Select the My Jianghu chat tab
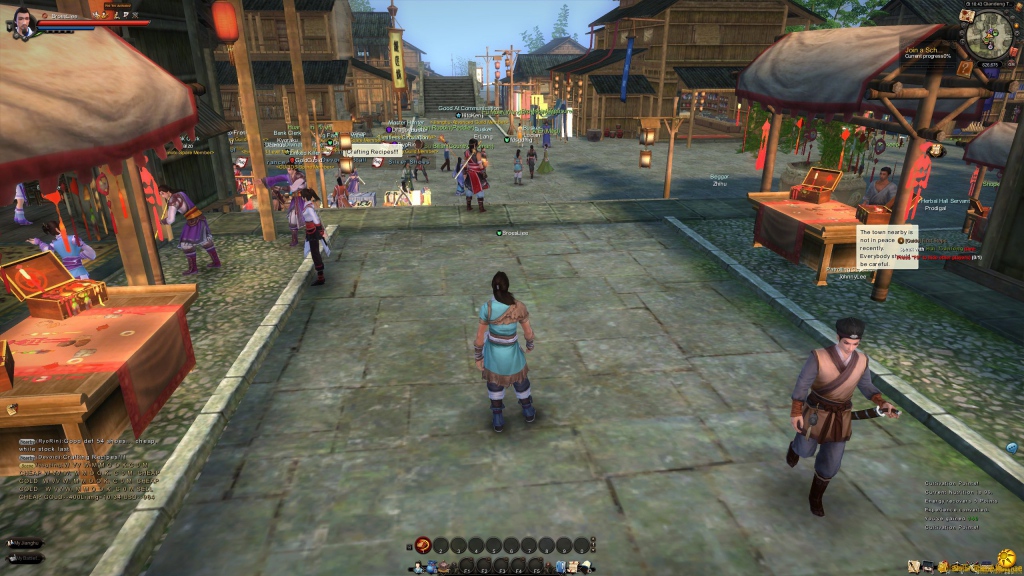The image size is (1024, 576). [x=27, y=542]
